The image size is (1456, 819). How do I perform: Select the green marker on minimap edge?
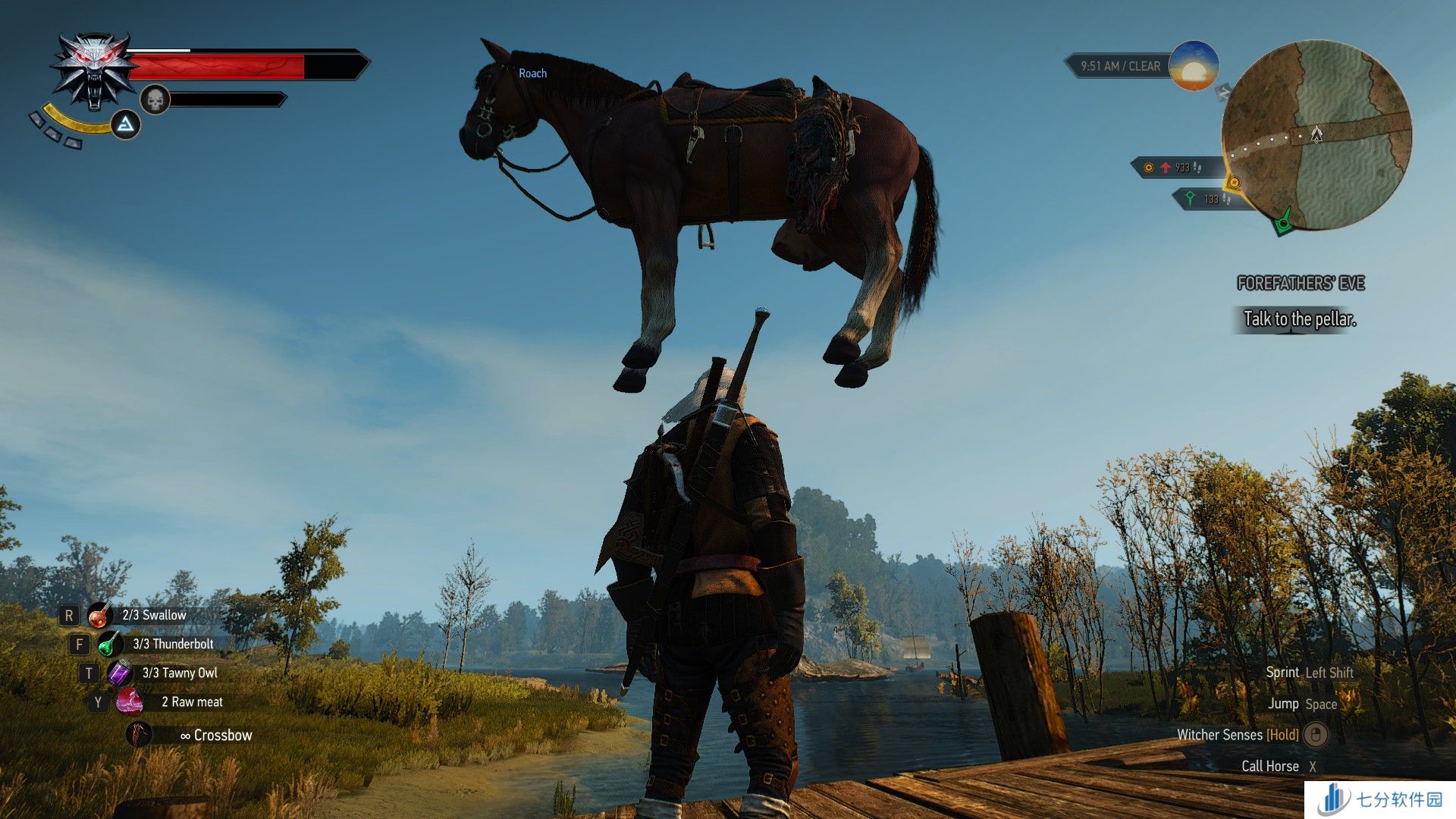pos(1283,223)
